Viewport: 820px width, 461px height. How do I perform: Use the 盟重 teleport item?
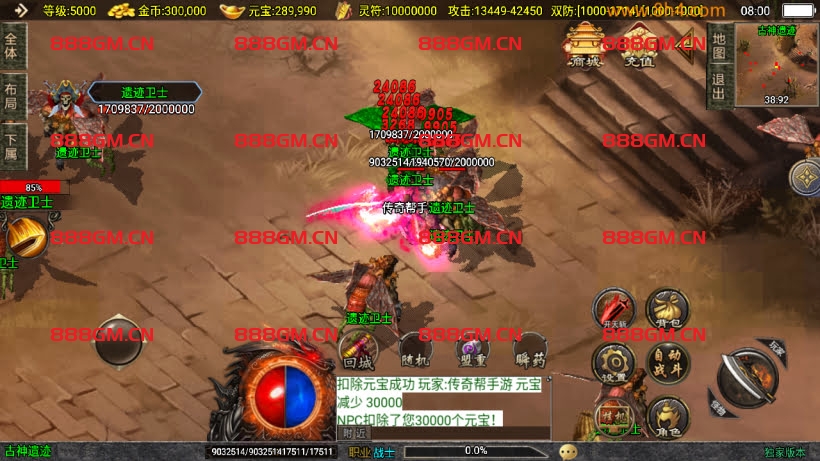click(472, 349)
